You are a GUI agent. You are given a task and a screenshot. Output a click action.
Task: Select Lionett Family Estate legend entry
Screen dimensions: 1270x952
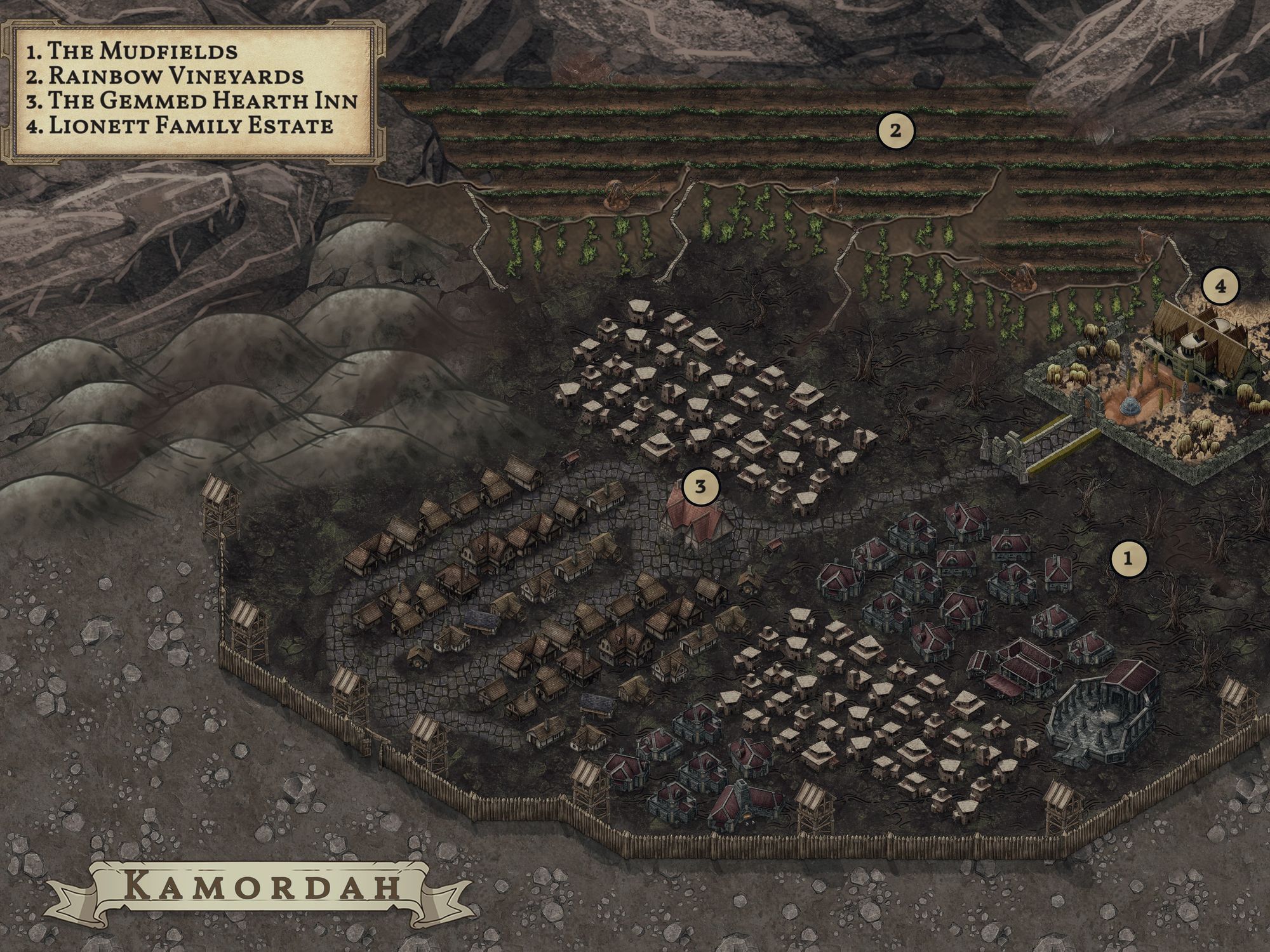[x=180, y=125]
